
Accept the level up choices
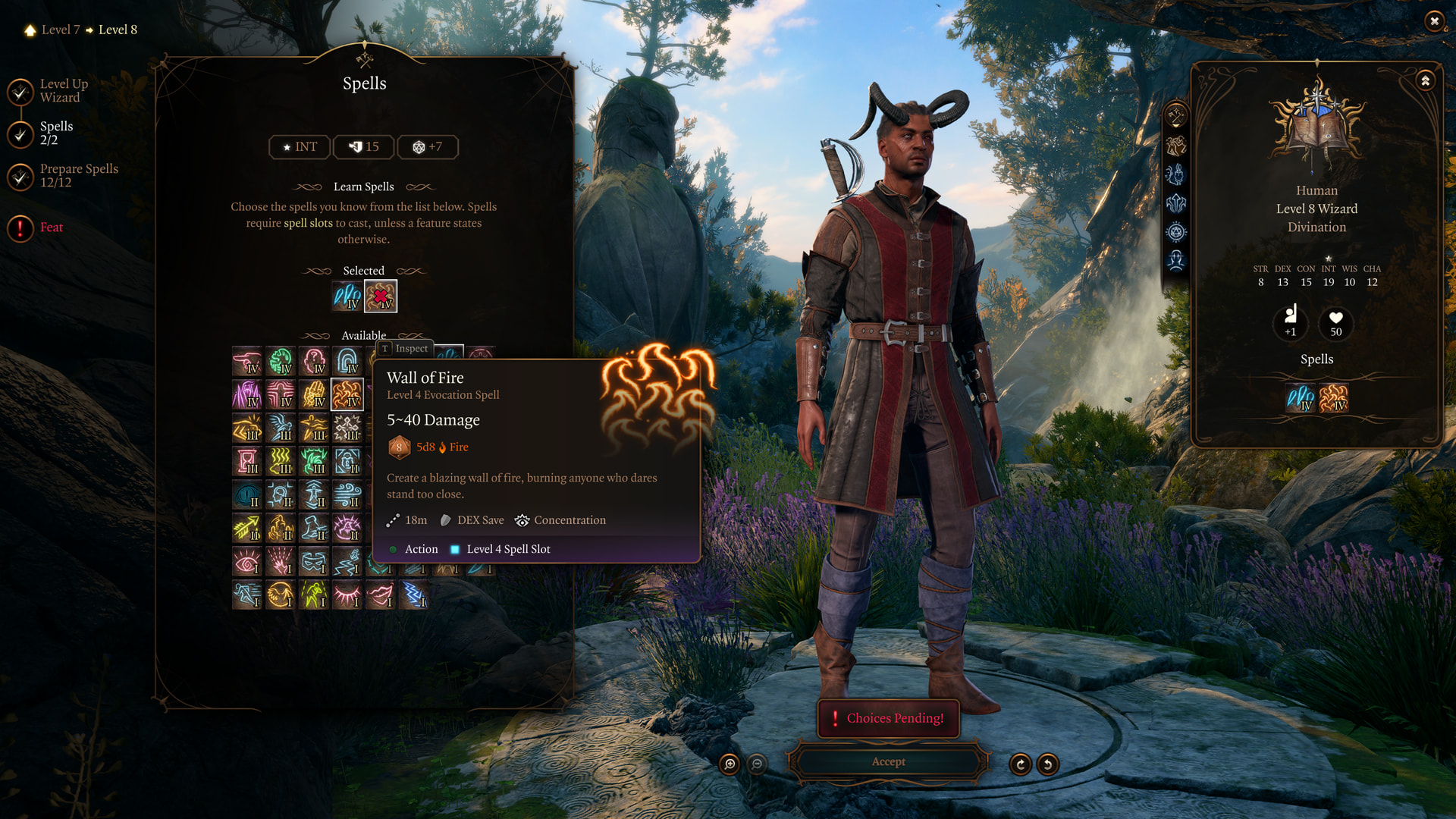(x=888, y=761)
